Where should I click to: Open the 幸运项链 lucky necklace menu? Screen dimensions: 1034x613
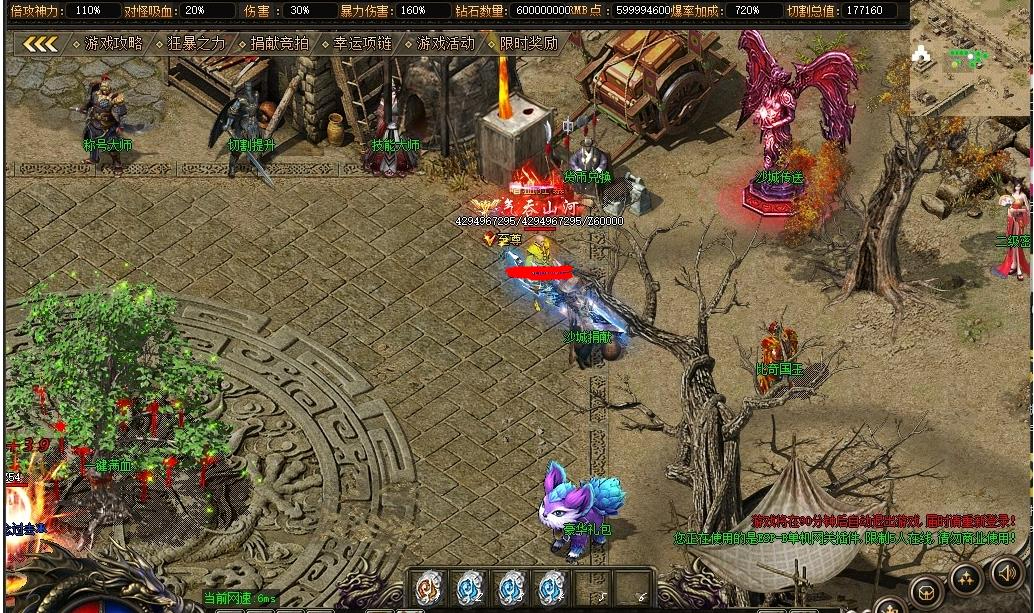pyautogui.click(x=363, y=44)
